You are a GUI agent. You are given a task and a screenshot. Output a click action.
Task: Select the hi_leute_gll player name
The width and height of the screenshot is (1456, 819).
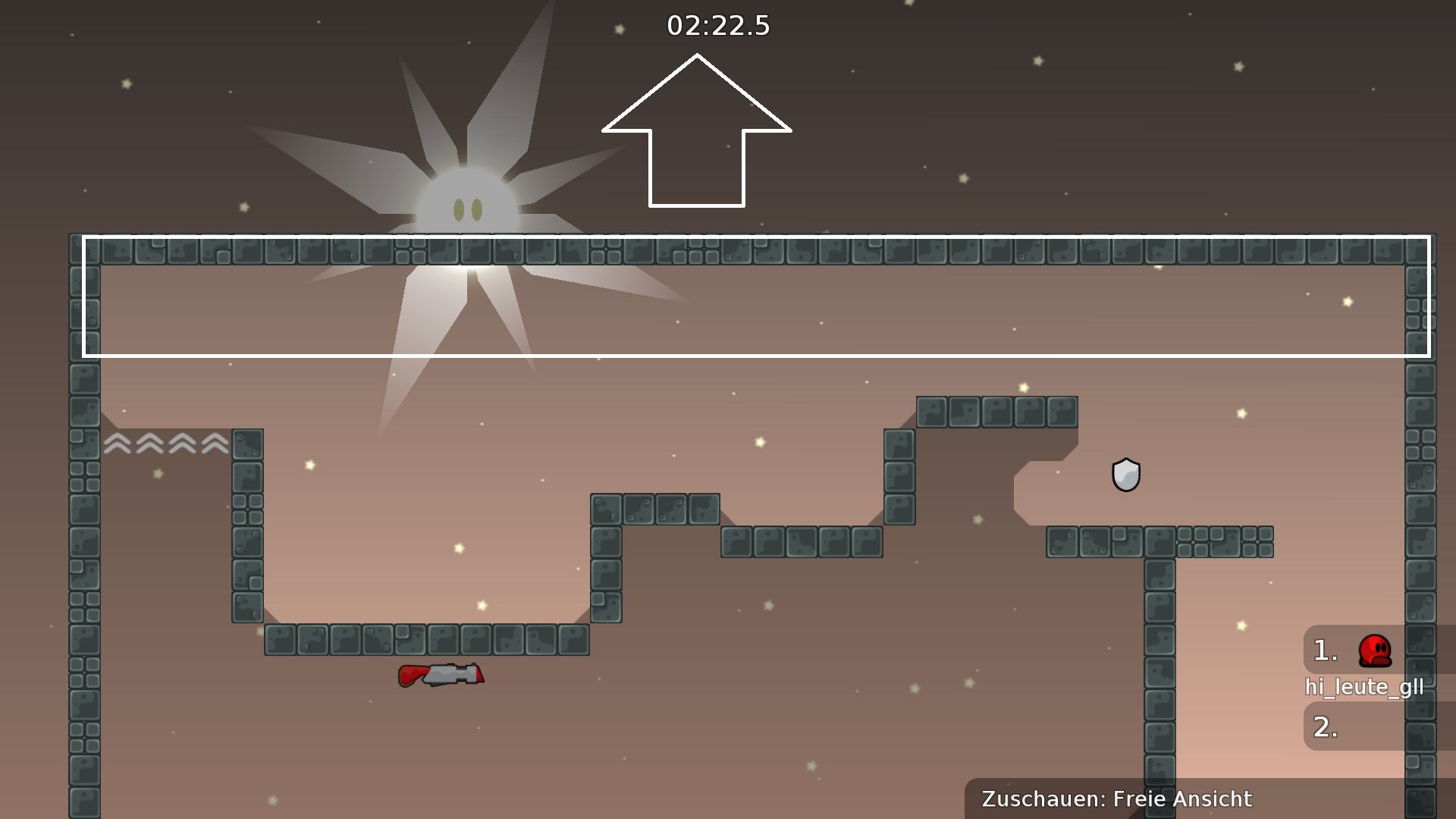[x=1365, y=687]
